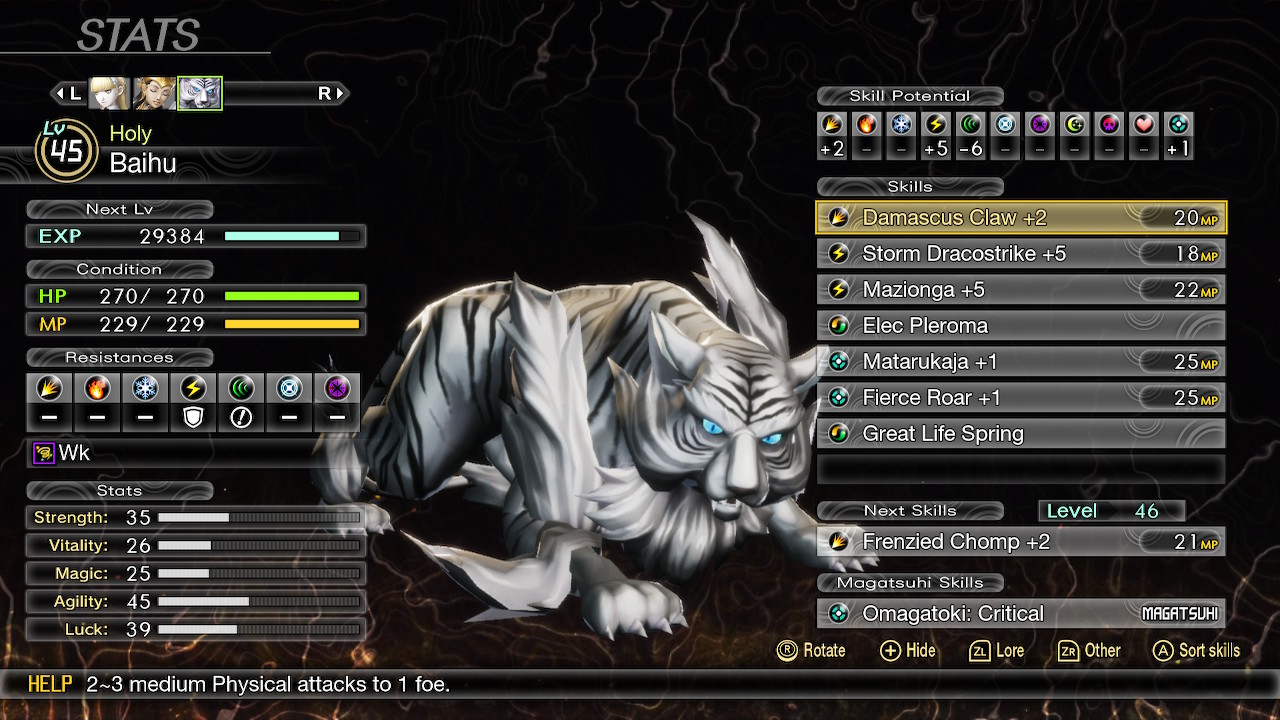Choose Storm Dracostrike +5 skill row
1280x720 pixels.
pyautogui.click(x=1021, y=254)
